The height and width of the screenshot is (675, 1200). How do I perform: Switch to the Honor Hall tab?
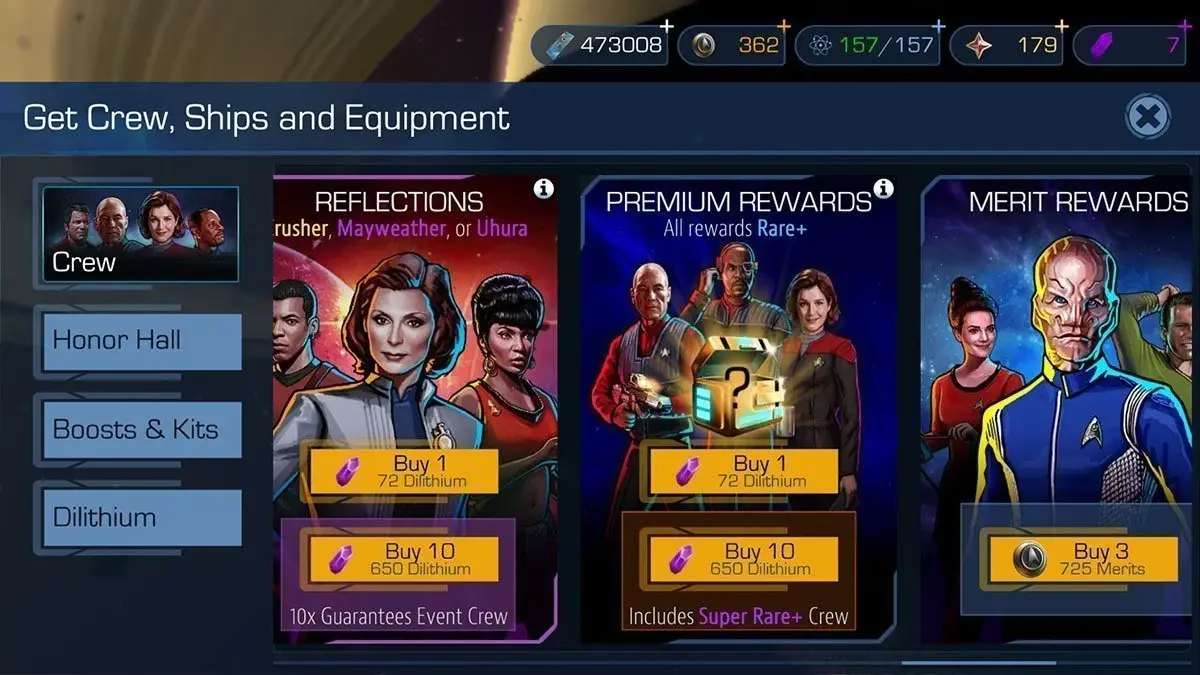pyautogui.click(x=142, y=341)
